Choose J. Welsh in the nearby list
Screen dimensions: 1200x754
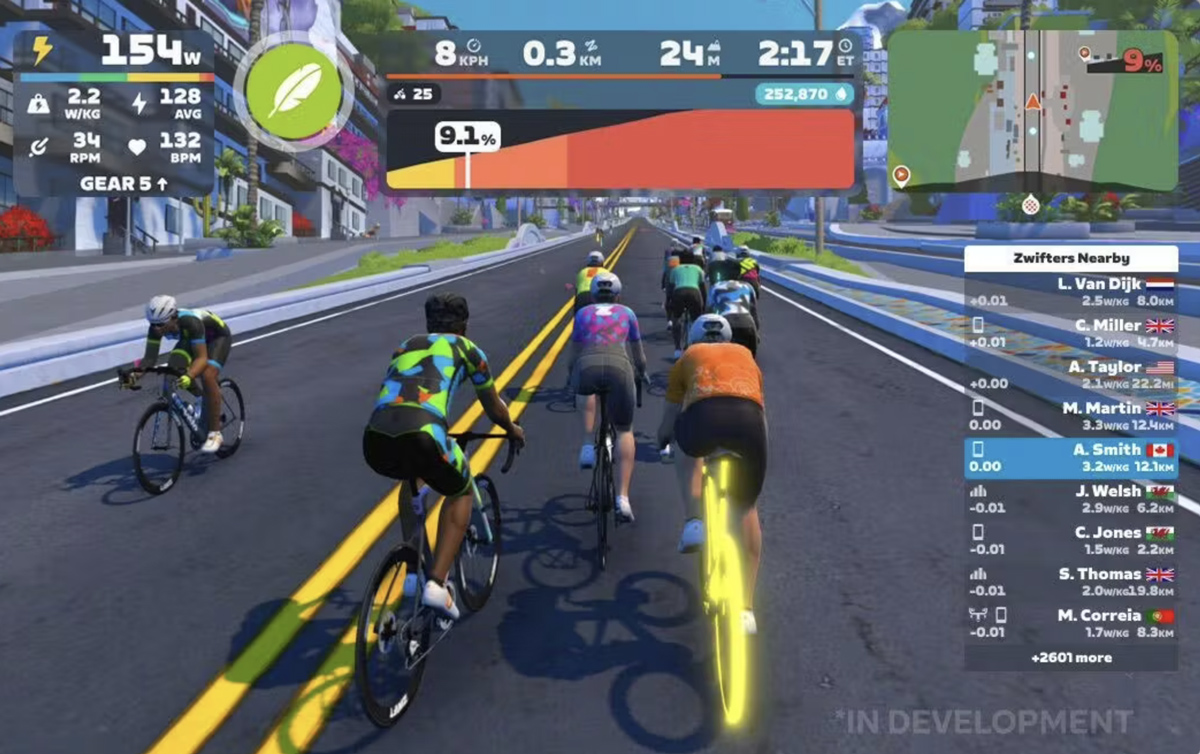[x=1070, y=499]
